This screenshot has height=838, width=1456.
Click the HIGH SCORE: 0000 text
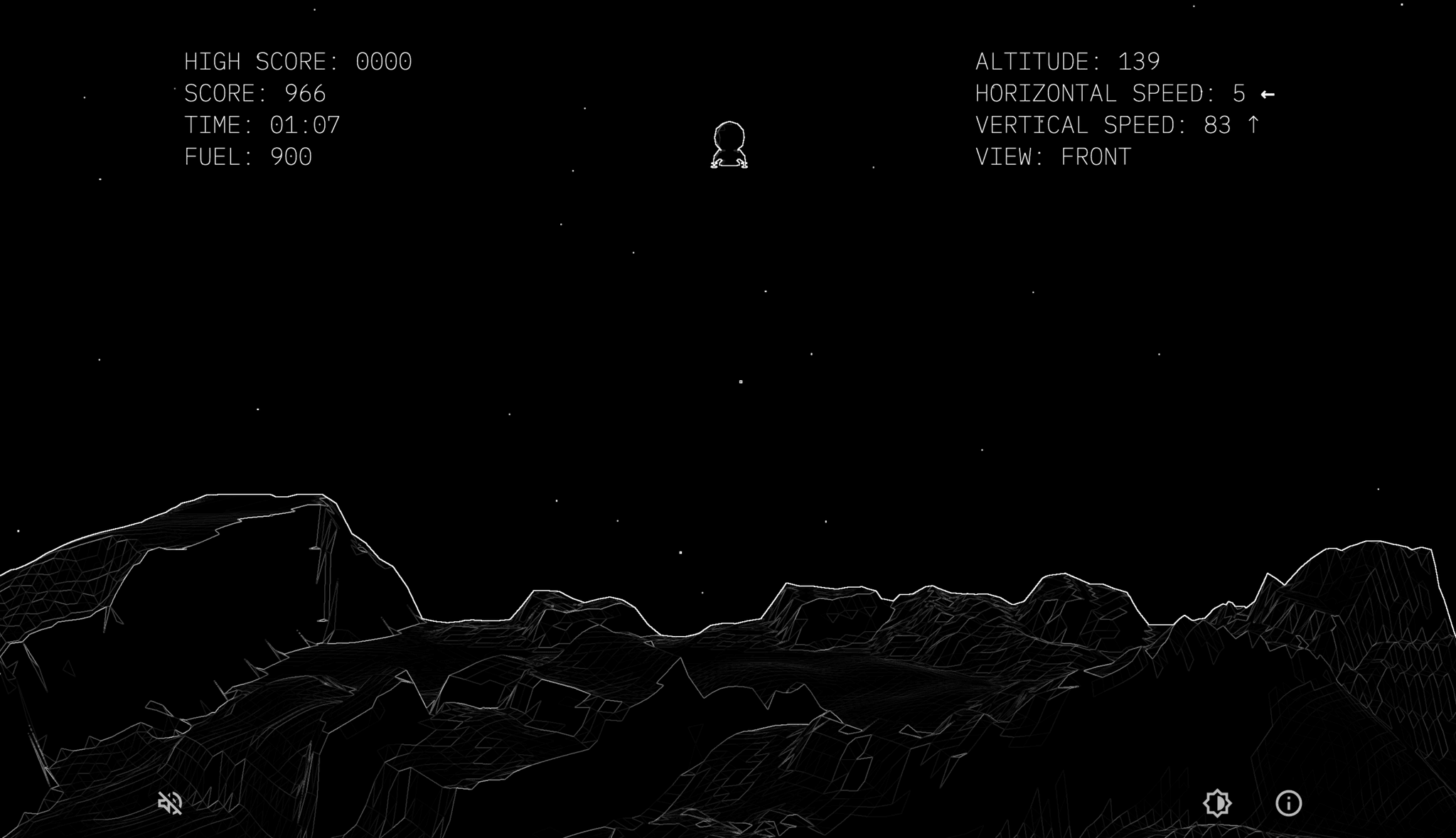[x=299, y=62]
